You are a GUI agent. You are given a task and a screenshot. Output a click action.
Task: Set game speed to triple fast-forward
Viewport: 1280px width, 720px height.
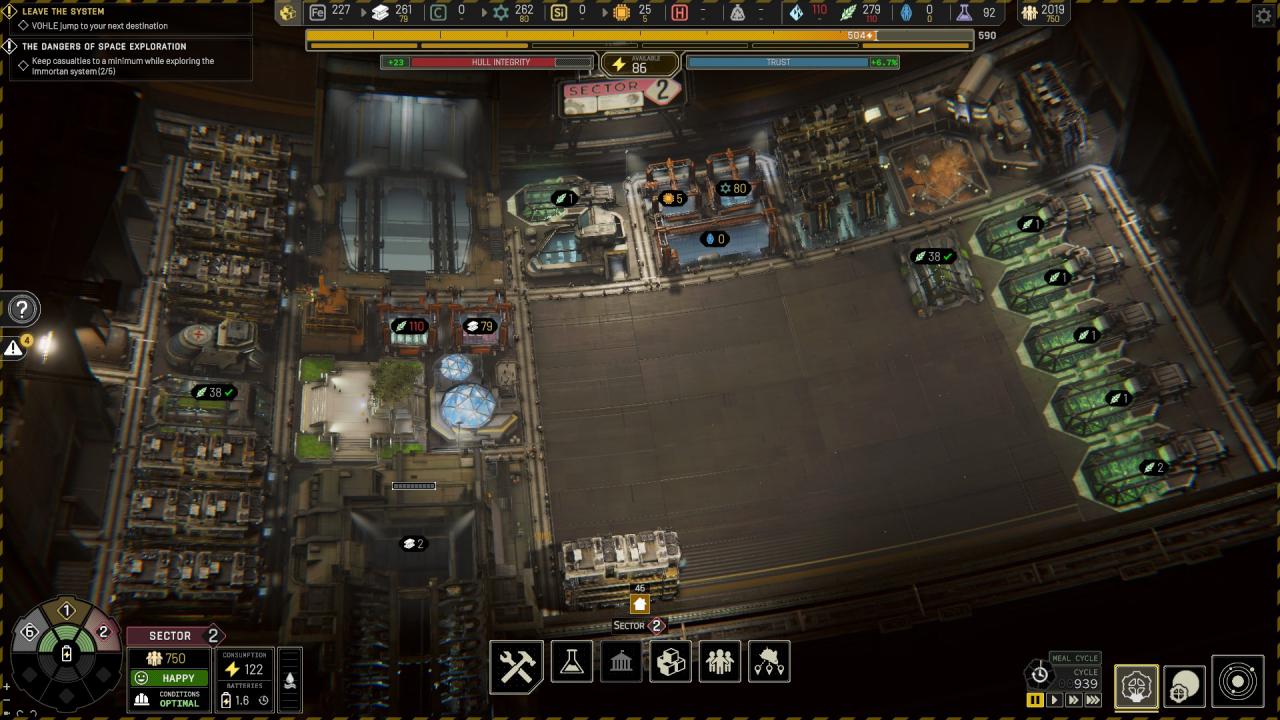[x=1093, y=700]
